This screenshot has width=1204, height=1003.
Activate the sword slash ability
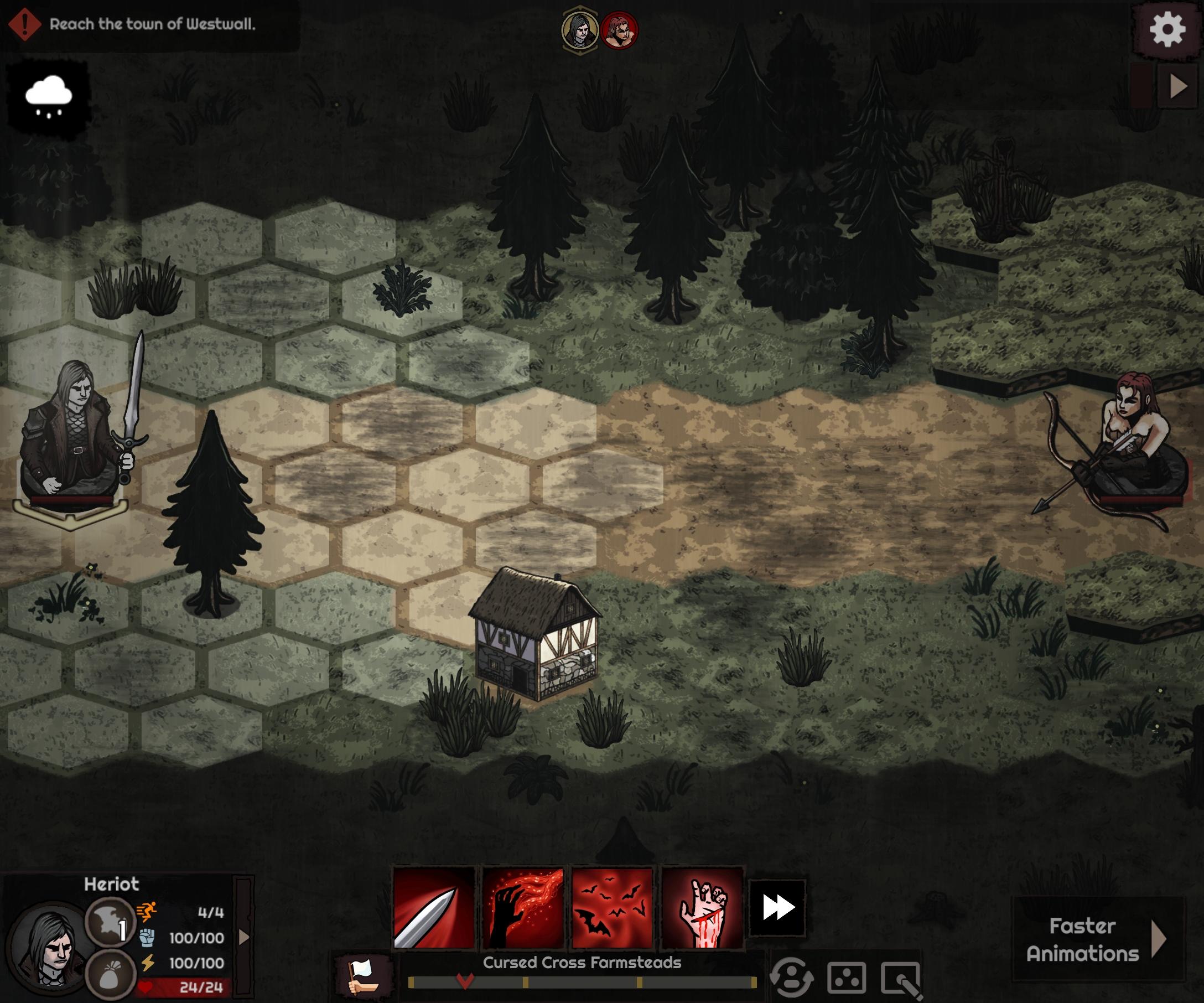(434, 908)
